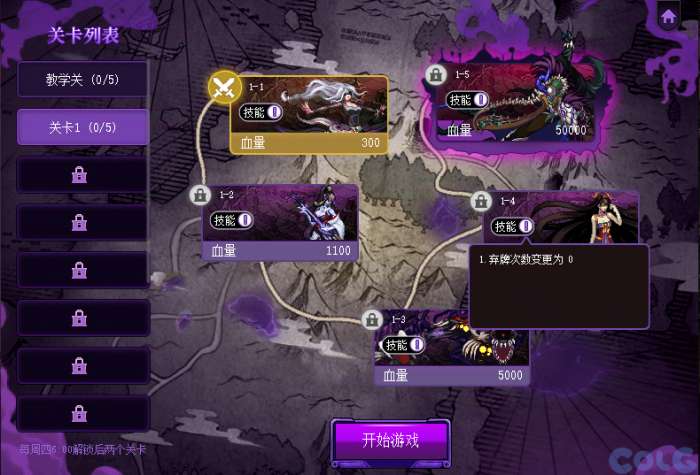Viewport: 700px width, 475px height.
Task: Check the 技能 skill badge on stage 1-5
Action: [x=468, y=99]
